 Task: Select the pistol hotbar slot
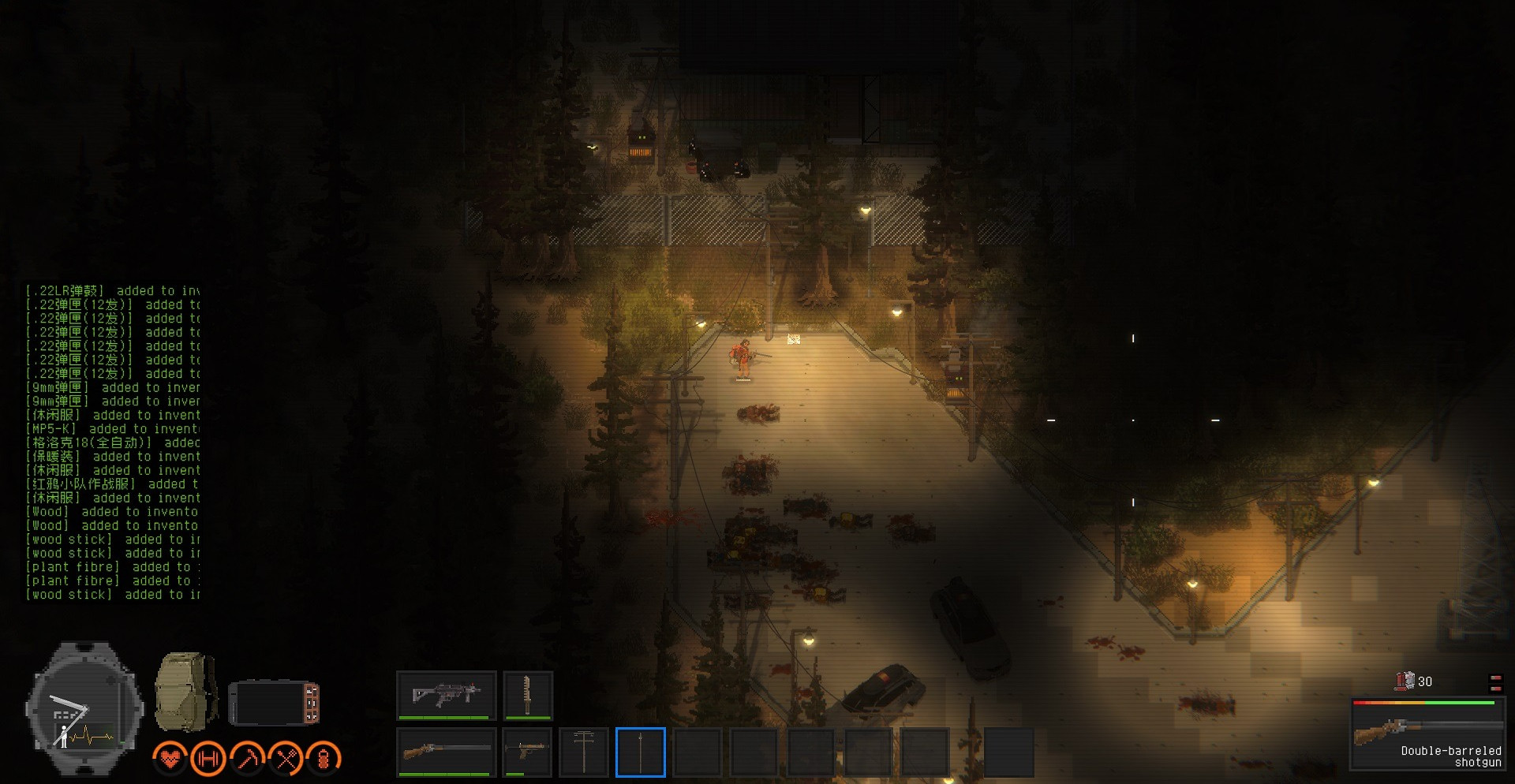527,752
